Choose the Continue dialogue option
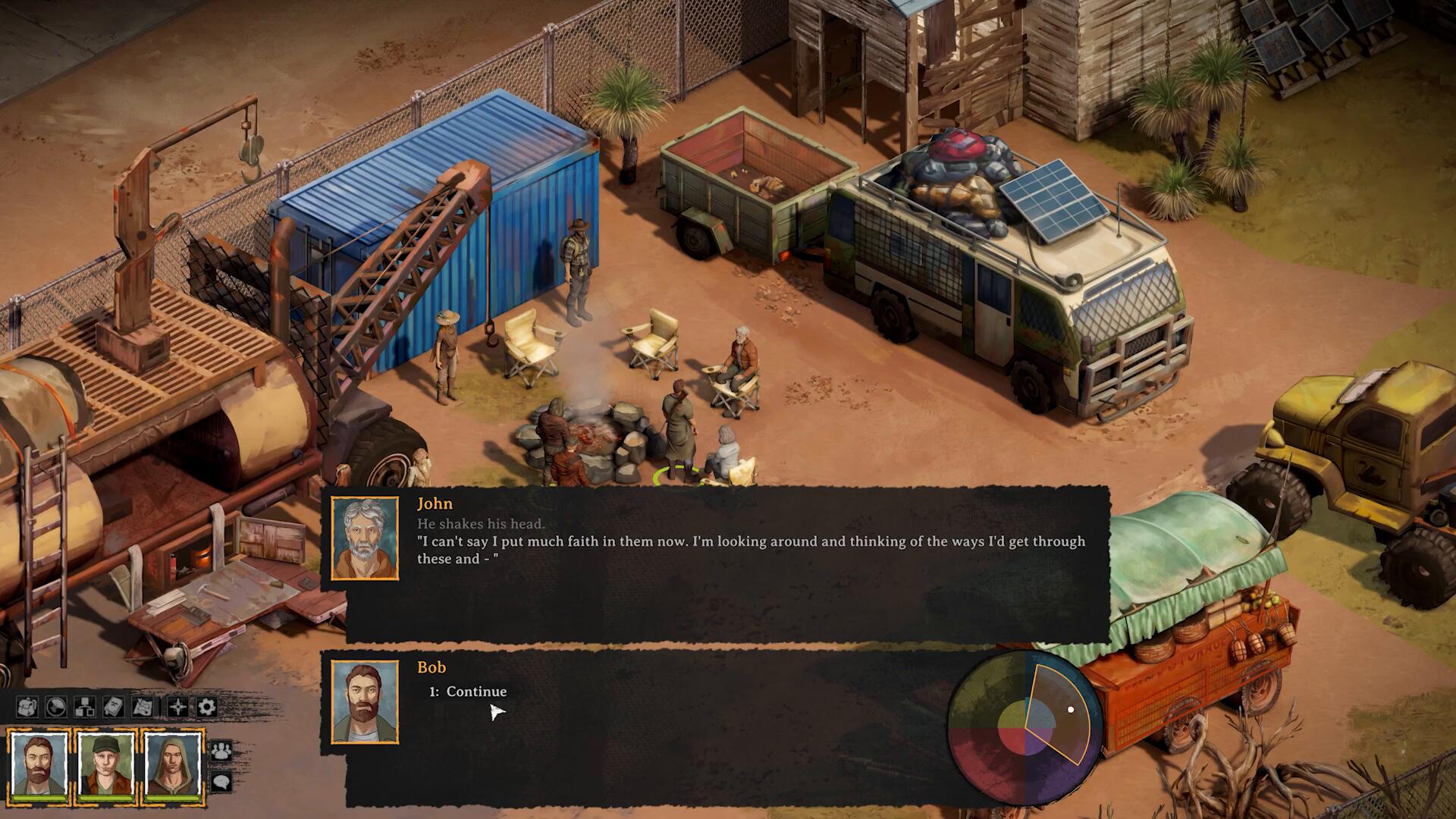This screenshot has width=1456, height=819. pyautogui.click(x=475, y=692)
